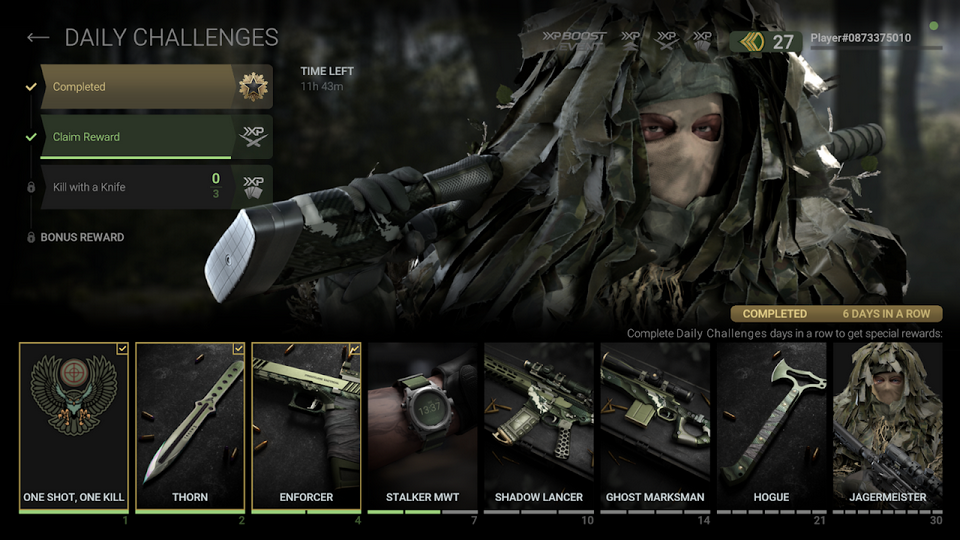This screenshot has height=540, width=960.
Task: Select the Shadow Lancer rifle reward
Action: coord(539,426)
